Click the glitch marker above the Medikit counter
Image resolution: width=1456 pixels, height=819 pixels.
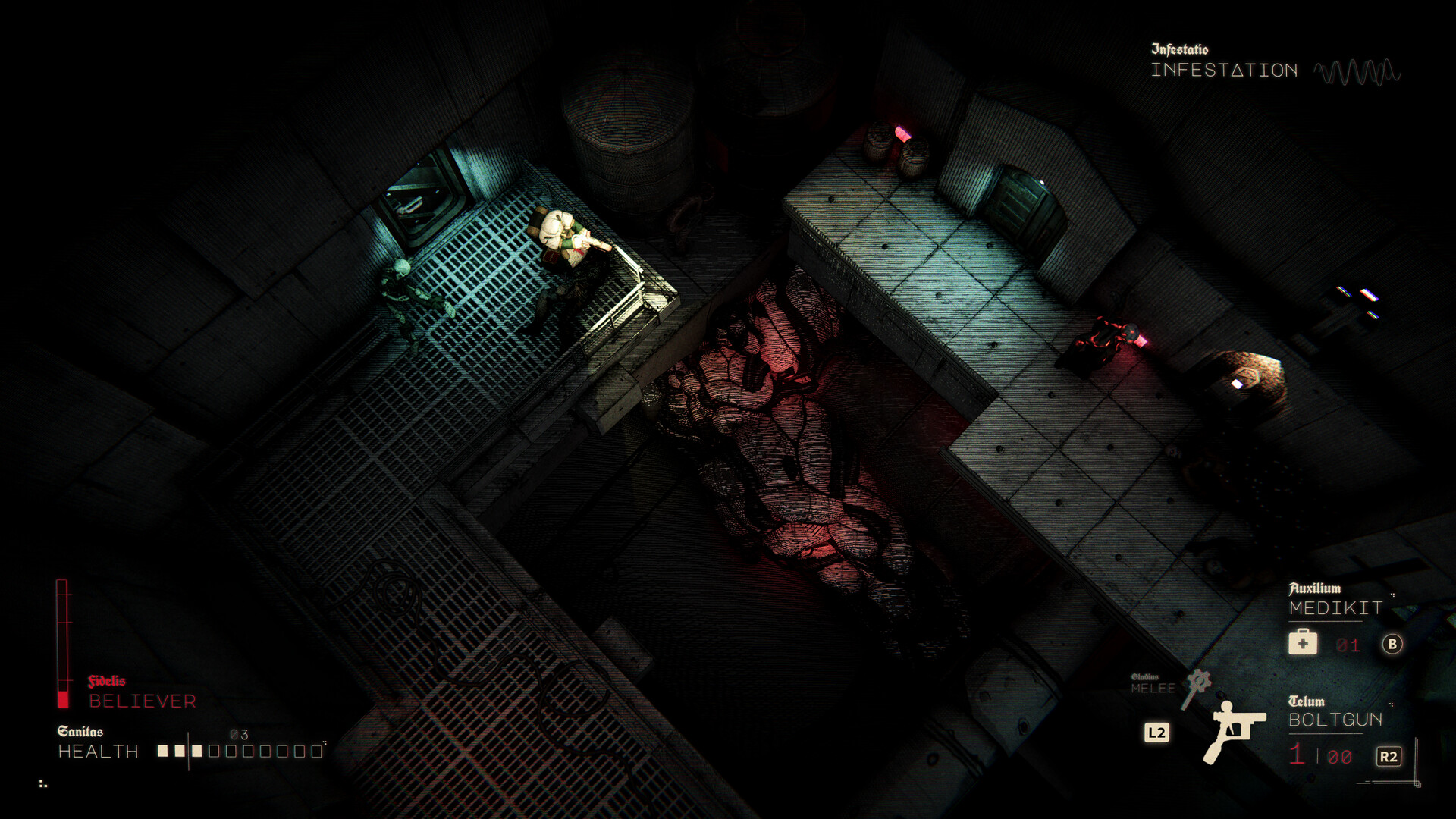coord(1393,595)
